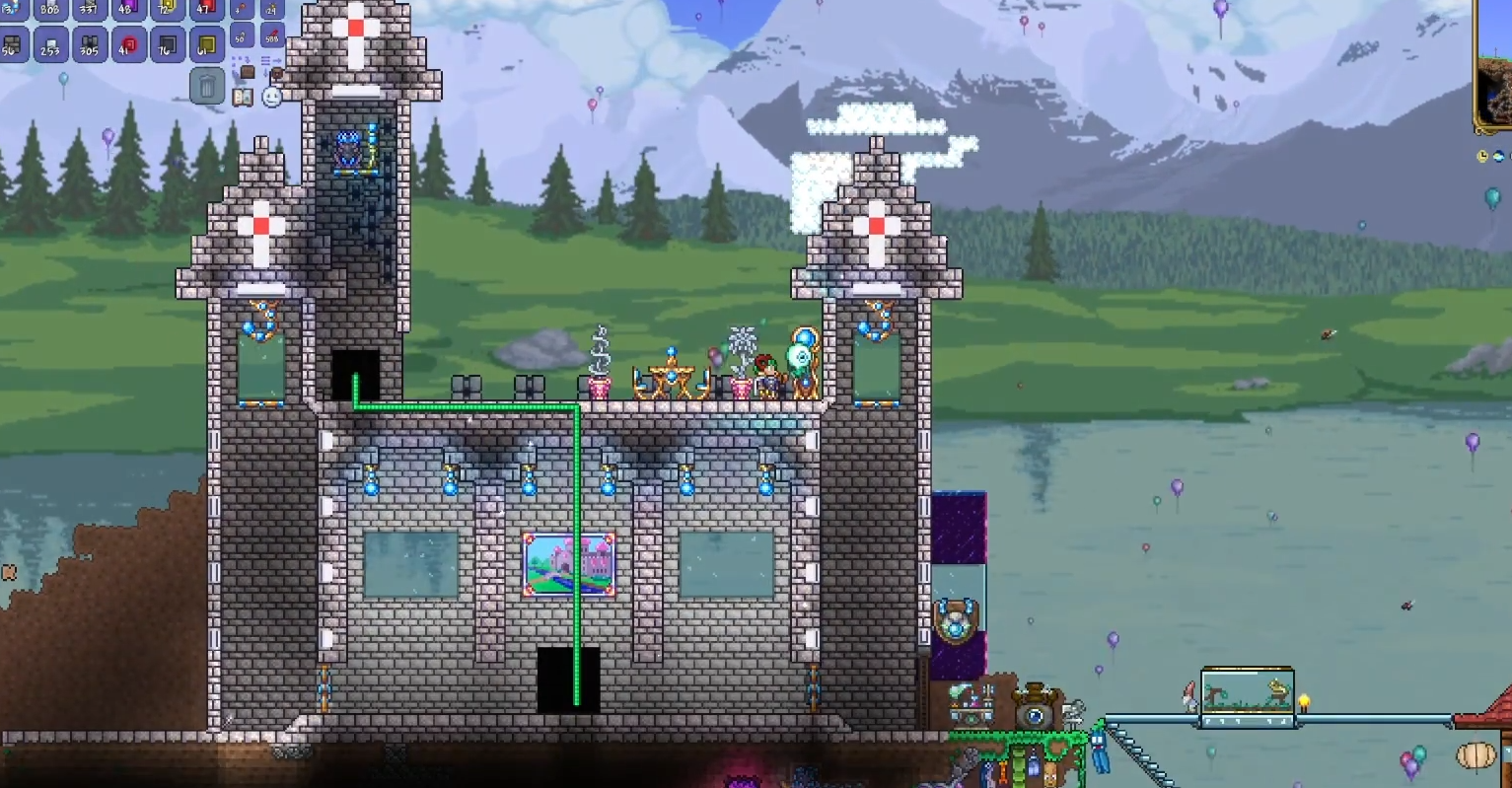The width and height of the screenshot is (1512, 788).
Task: Select the yellow block stack of 61
Action: 206,44
